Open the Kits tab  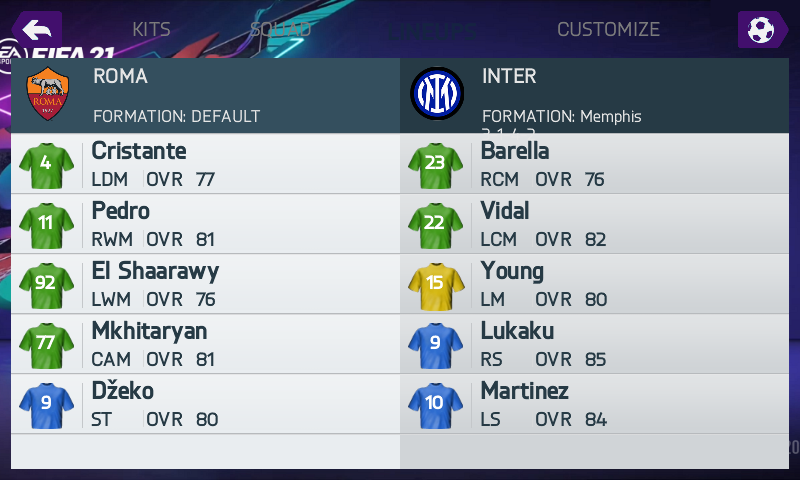[152, 29]
